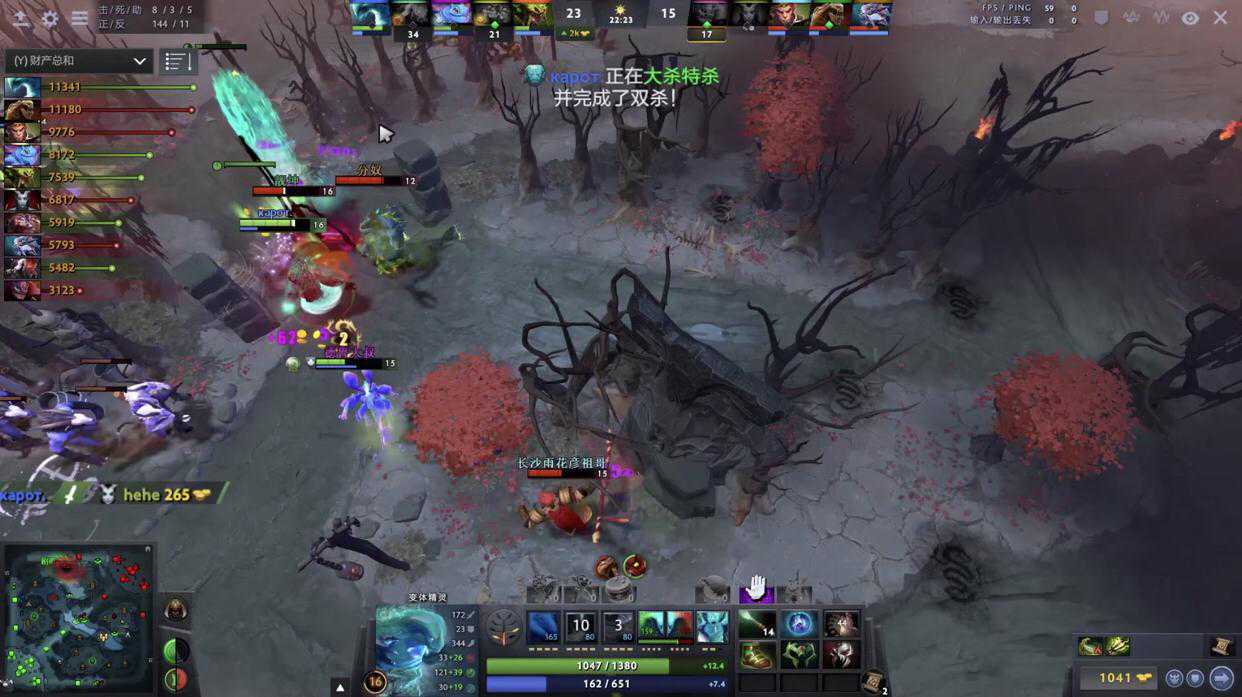1242x697 pixels.
Task: Click the minimap
Action: 79,619
